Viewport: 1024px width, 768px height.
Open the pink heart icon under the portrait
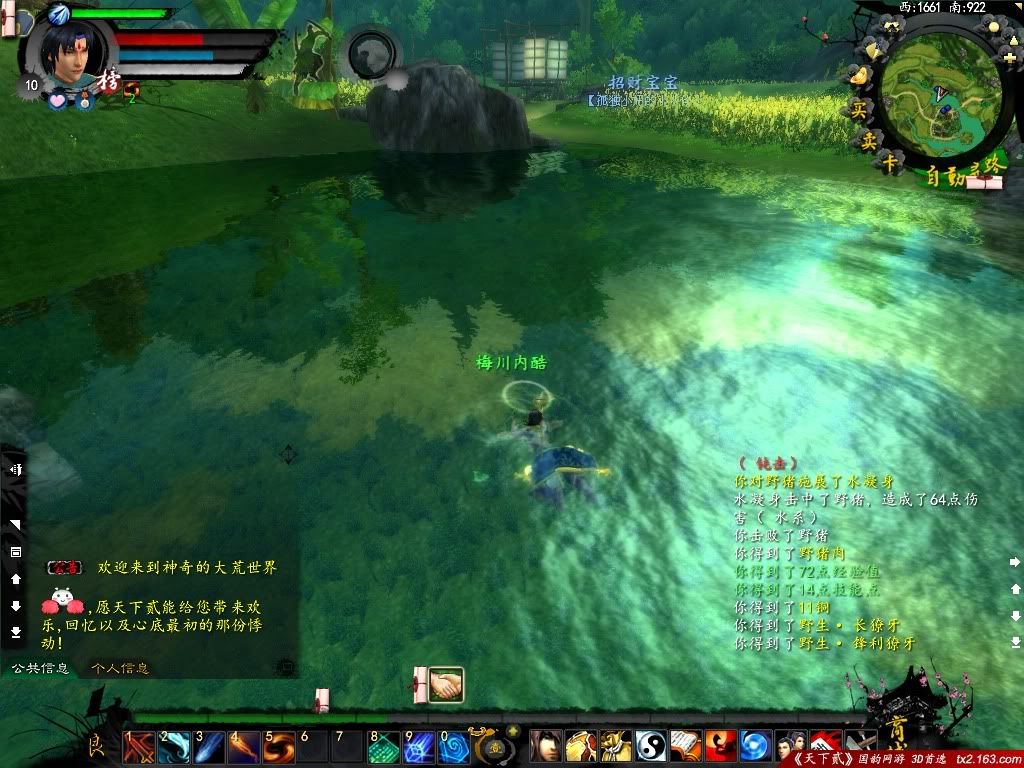pyautogui.click(x=57, y=101)
